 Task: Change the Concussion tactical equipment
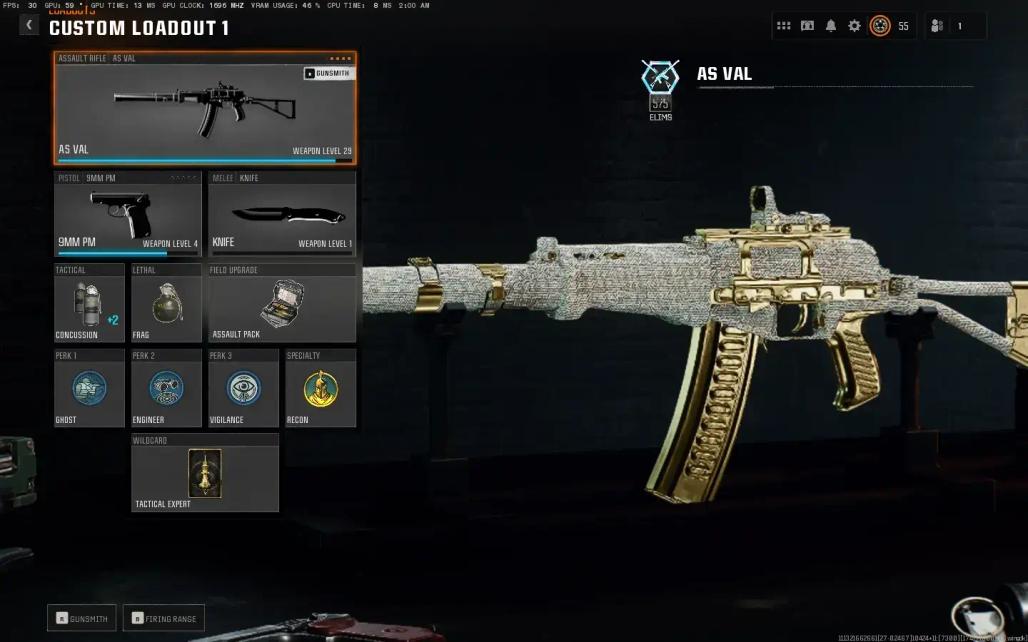coord(89,303)
